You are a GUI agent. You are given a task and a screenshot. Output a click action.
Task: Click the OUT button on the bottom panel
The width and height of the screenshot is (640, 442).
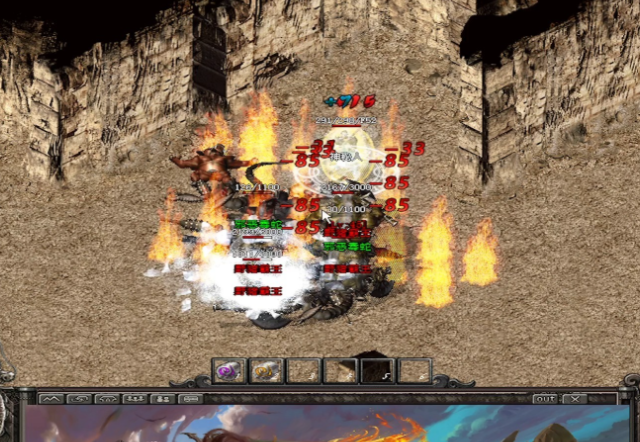[545, 398]
